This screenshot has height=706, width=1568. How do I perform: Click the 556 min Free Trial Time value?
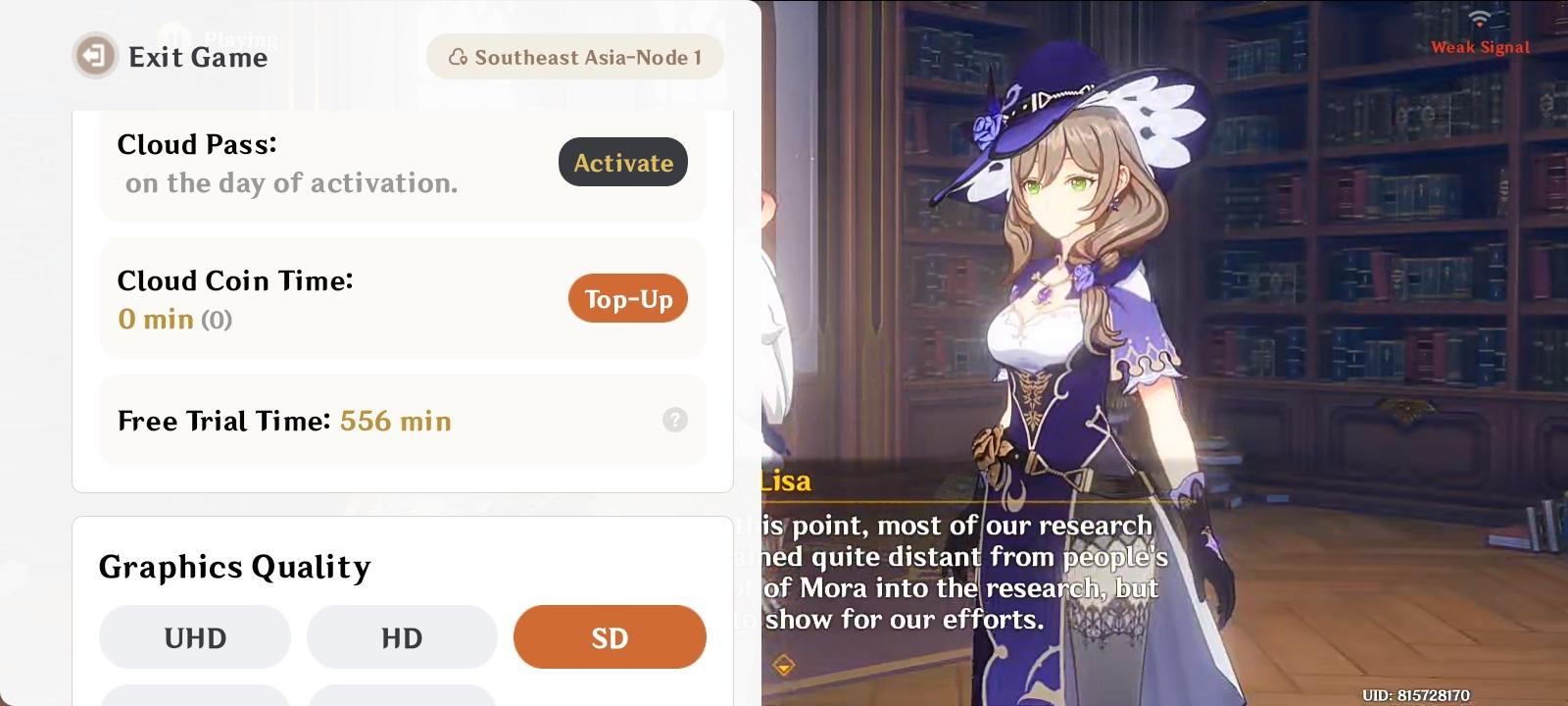(x=395, y=420)
